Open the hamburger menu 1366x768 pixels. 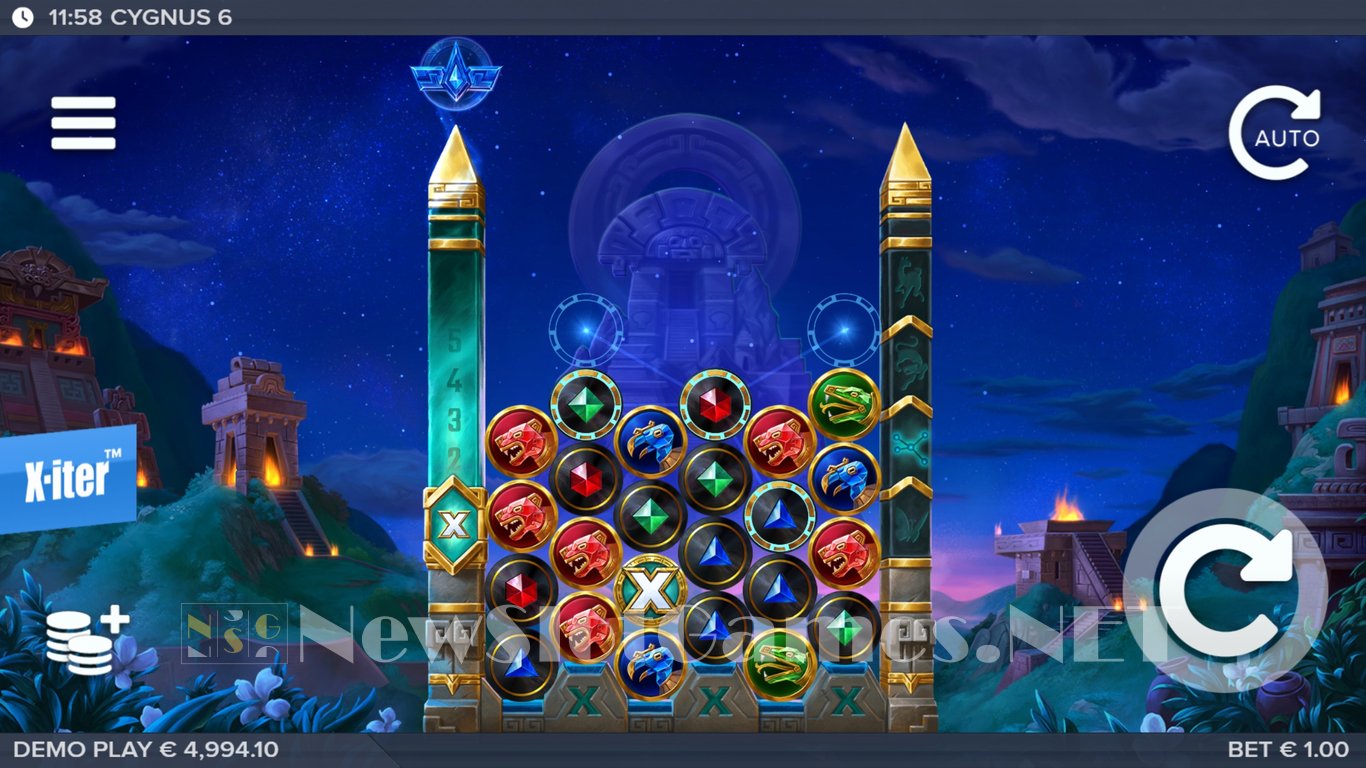84,123
